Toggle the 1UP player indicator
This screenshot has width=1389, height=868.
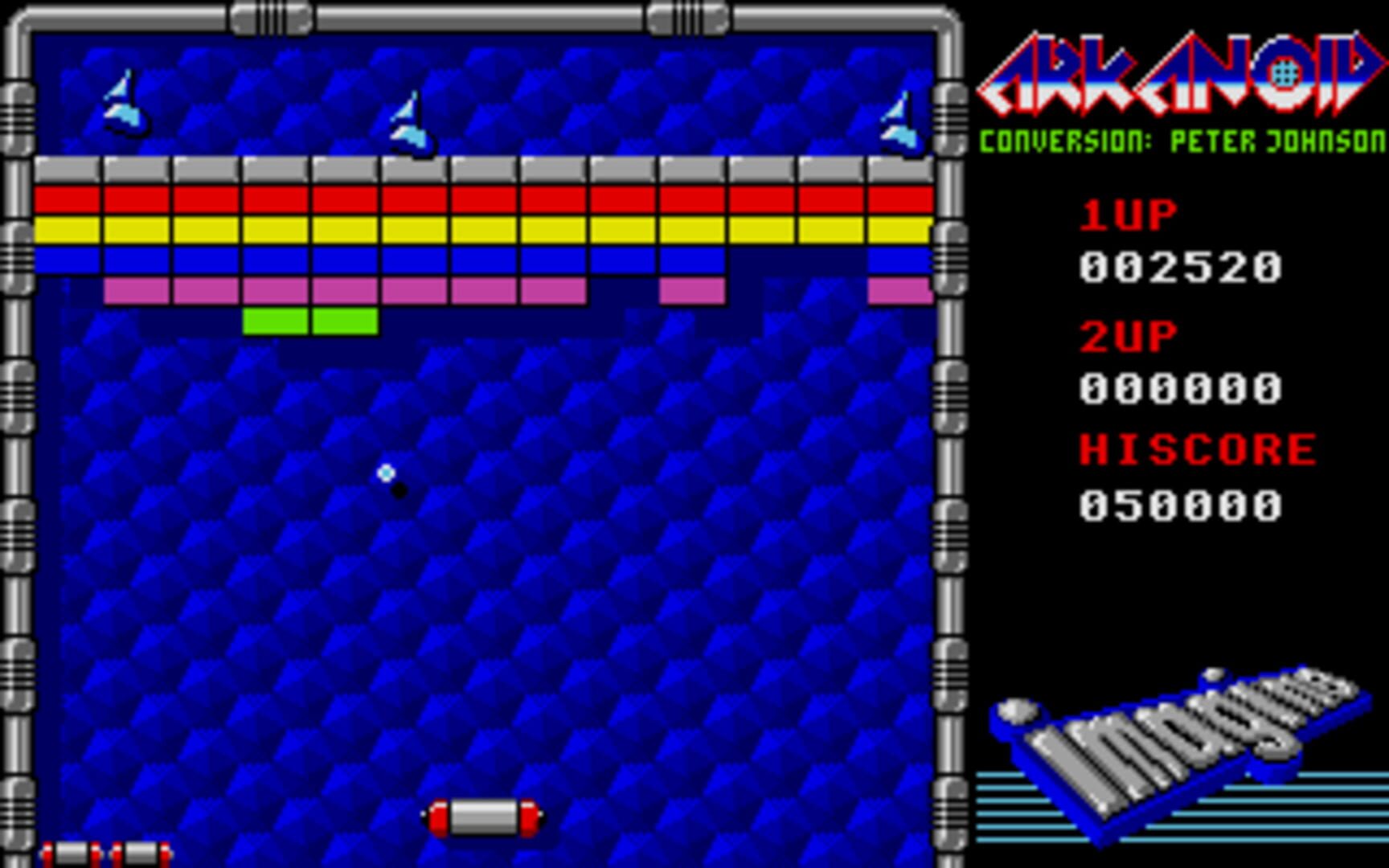tap(1125, 213)
